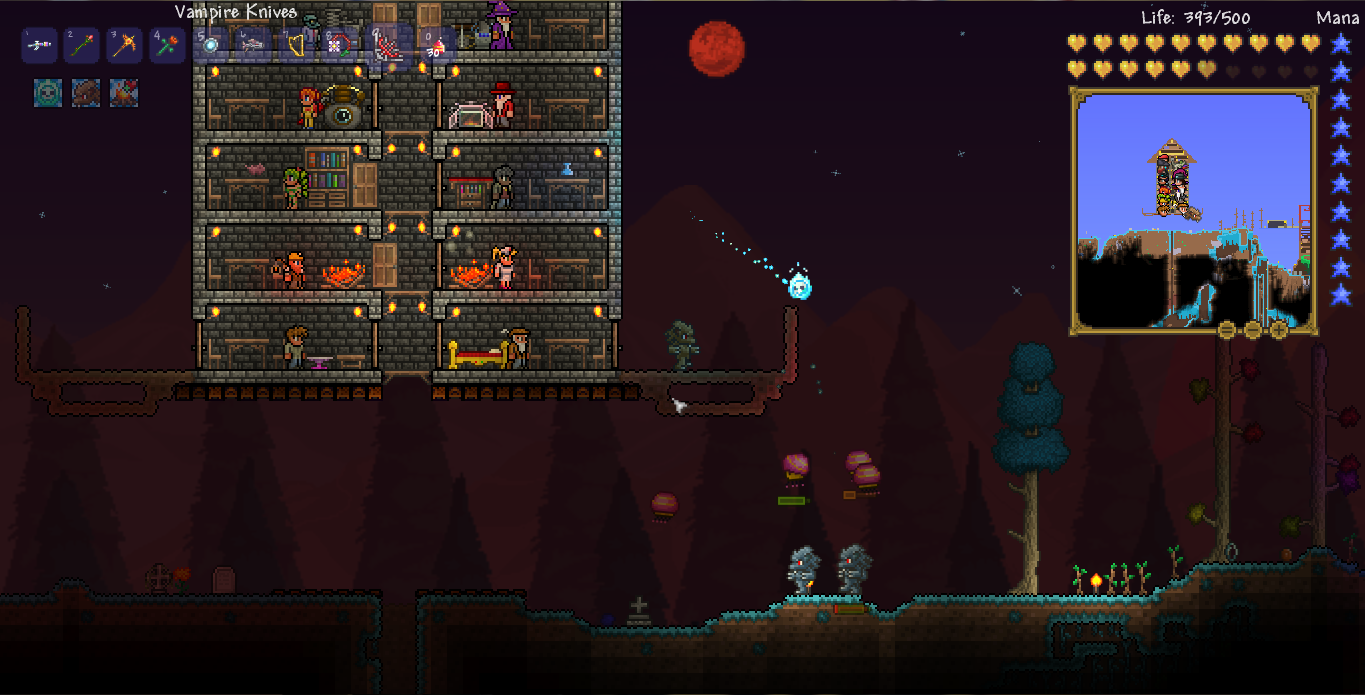
Task: Click the campfire with heart buff icon
Action: pos(124,93)
